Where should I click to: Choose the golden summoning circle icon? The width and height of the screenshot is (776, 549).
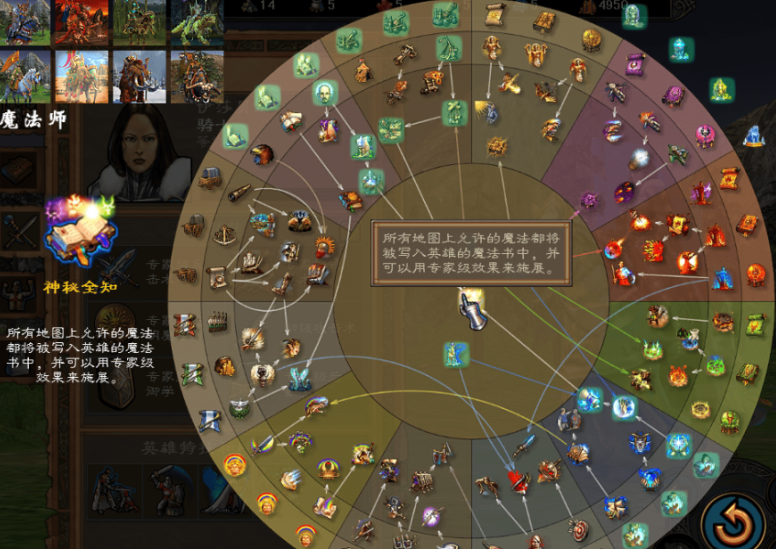[700, 410]
